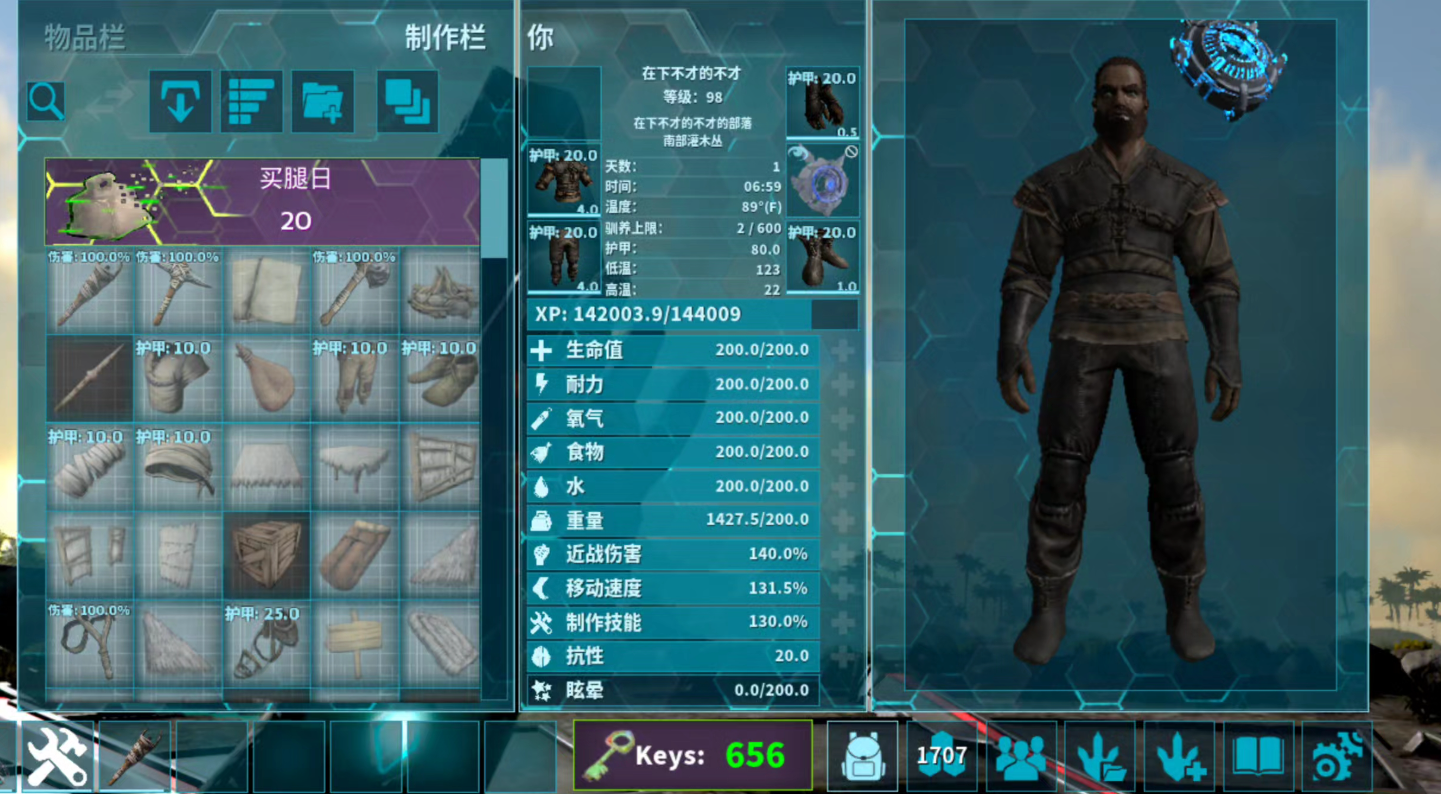Switch to the 制作栏 crafting tab
This screenshot has height=794, width=1441.
click(445, 38)
